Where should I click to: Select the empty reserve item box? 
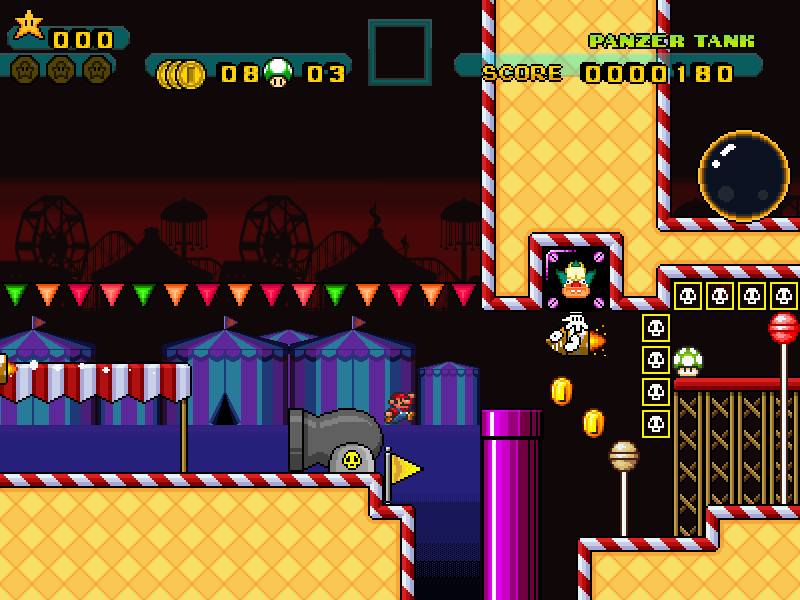(400, 52)
